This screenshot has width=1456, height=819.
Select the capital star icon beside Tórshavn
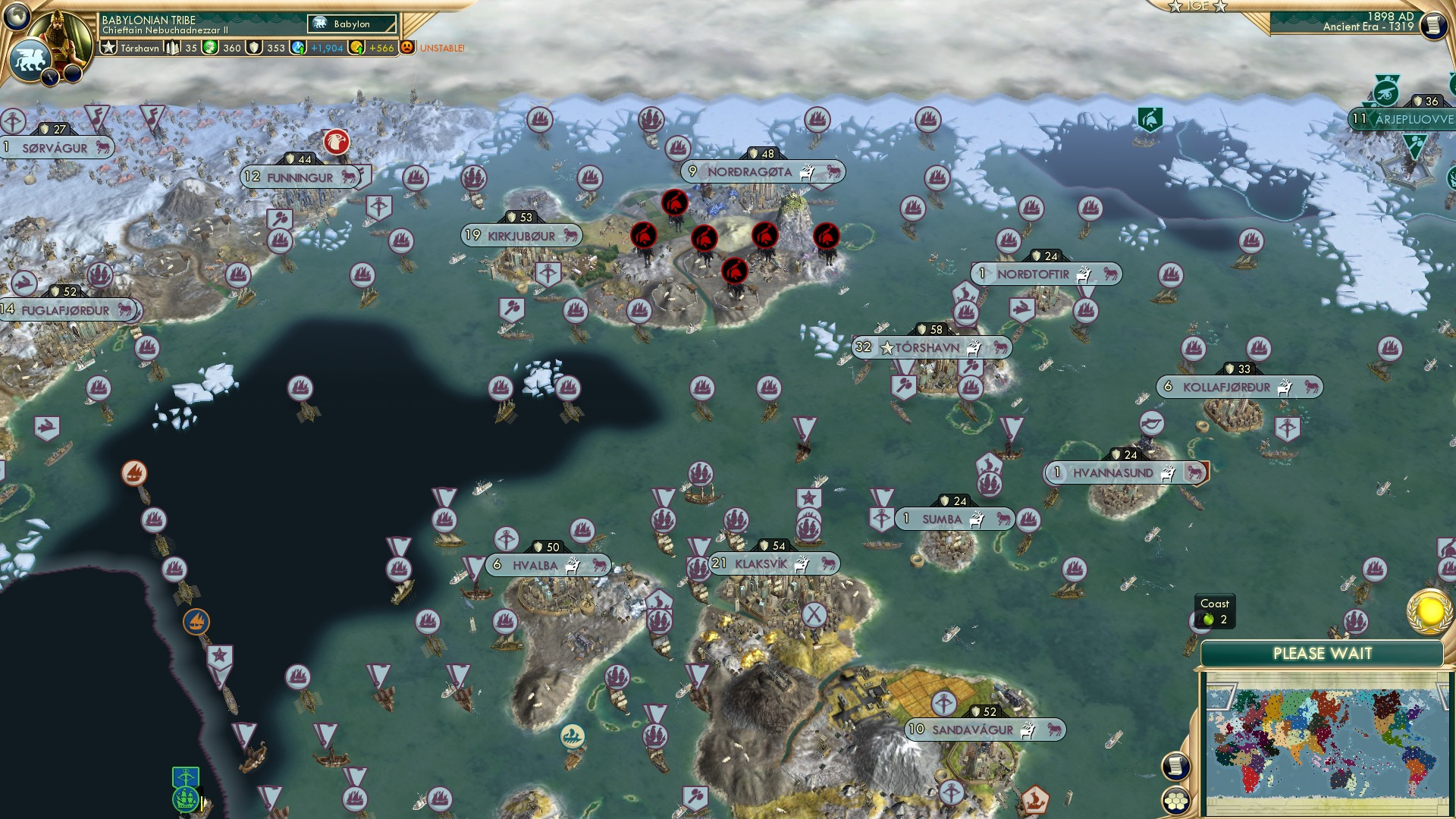(886, 347)
